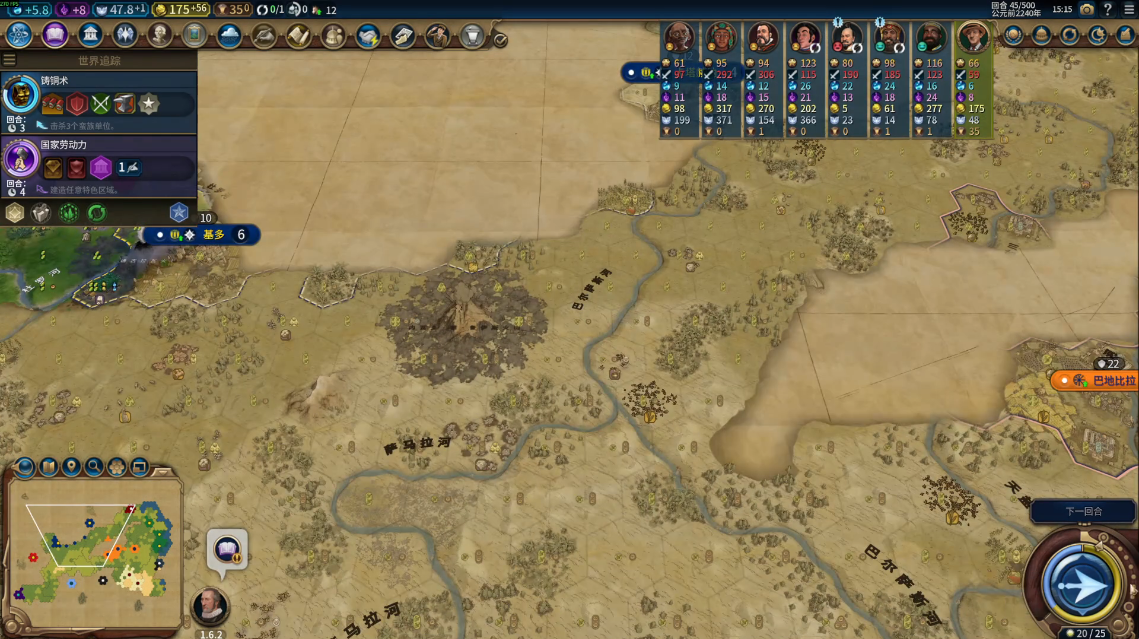Select the 铸铜术 research panel
This screenshot has width=1139, height=639.
98,102
